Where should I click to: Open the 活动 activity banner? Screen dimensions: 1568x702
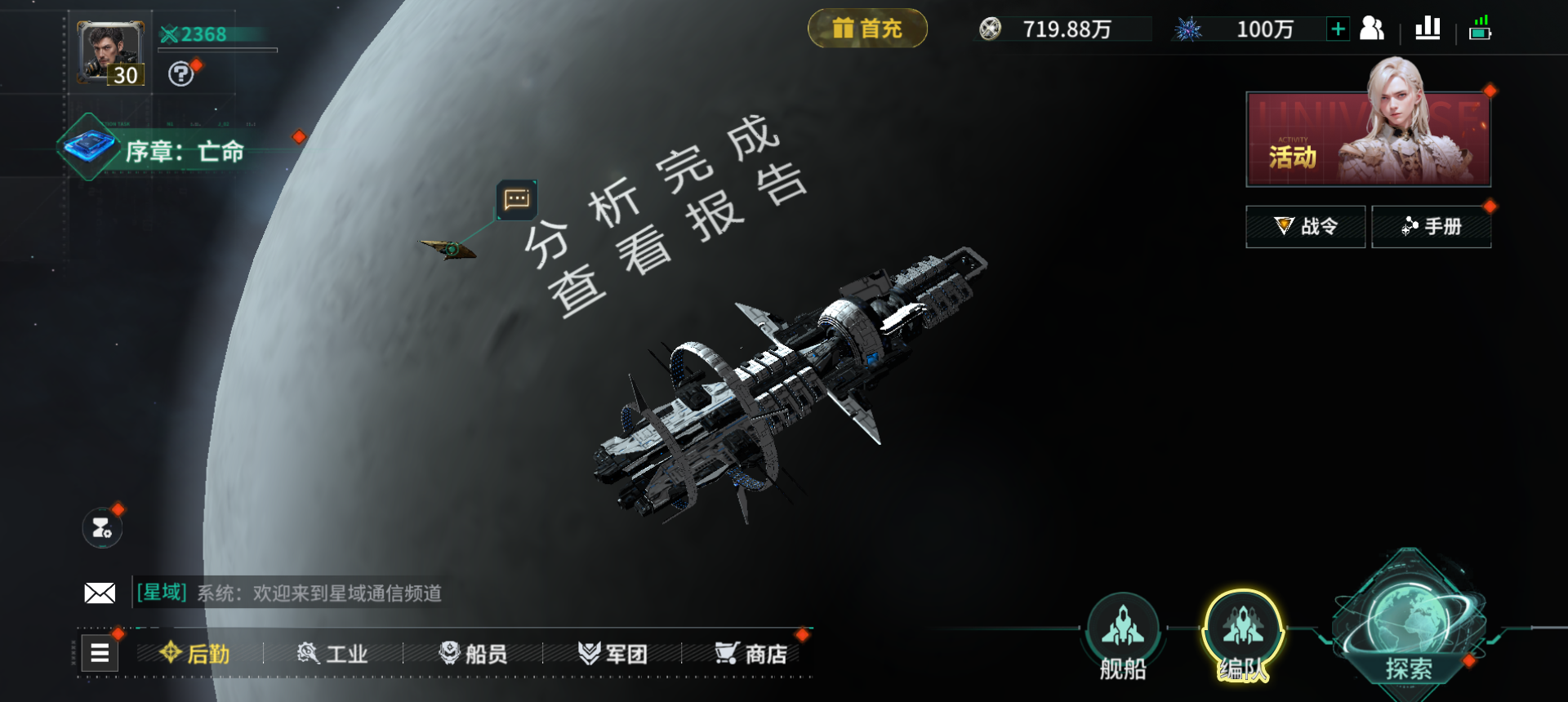click(1368, 139)
